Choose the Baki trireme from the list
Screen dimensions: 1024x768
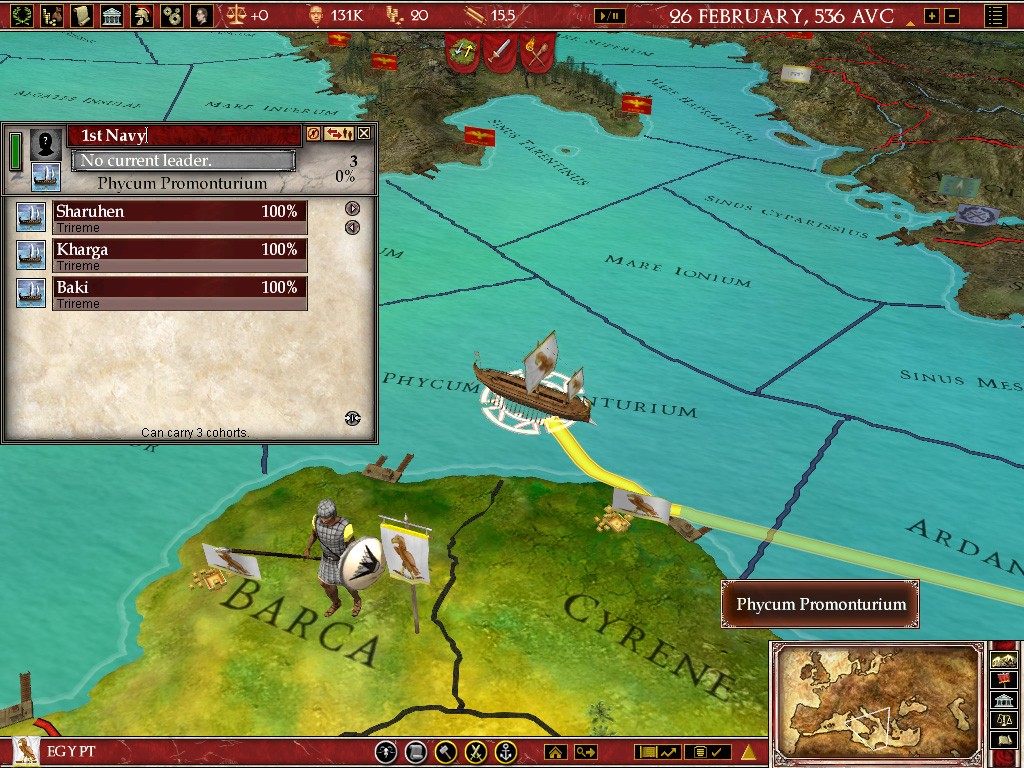point(180,288)
